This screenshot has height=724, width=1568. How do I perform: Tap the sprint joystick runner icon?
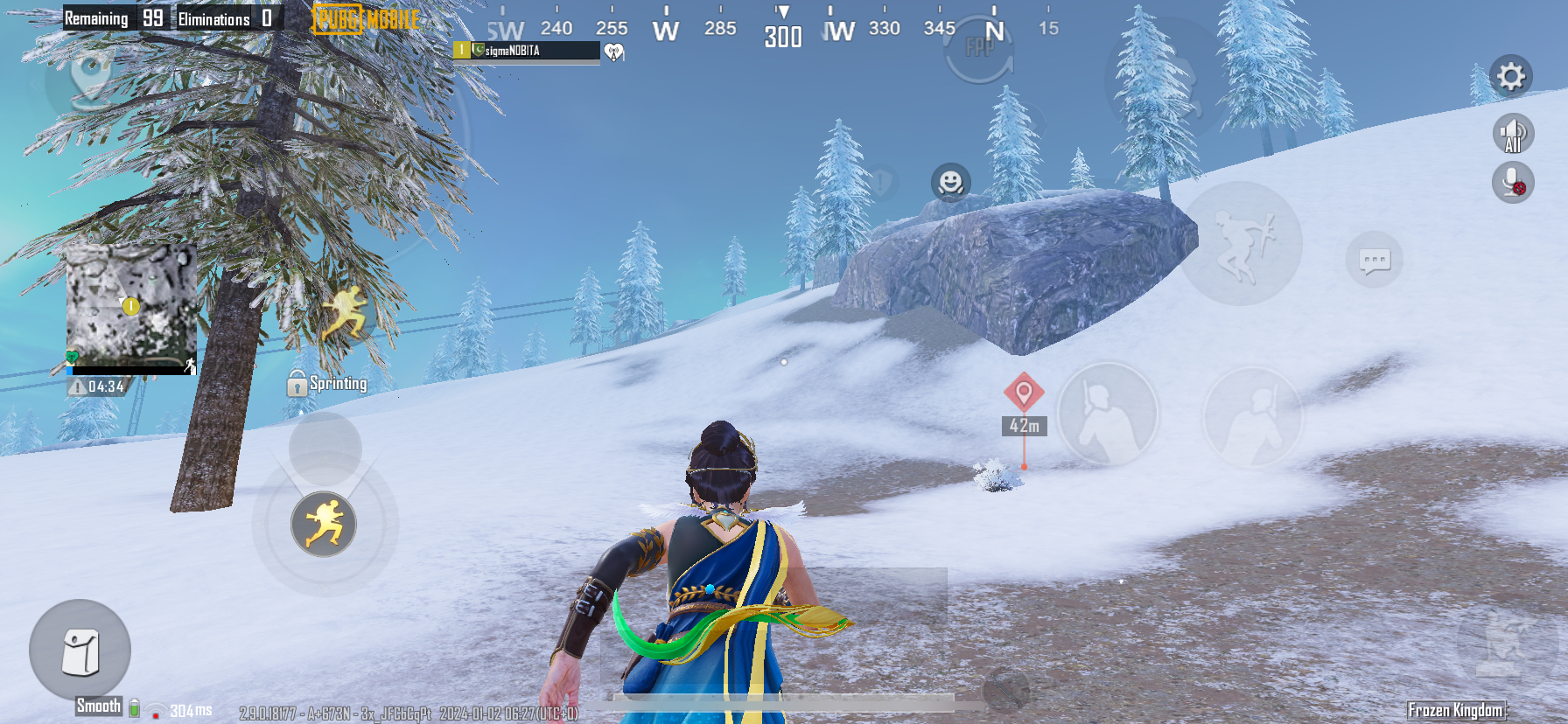[x=324, y=525]
